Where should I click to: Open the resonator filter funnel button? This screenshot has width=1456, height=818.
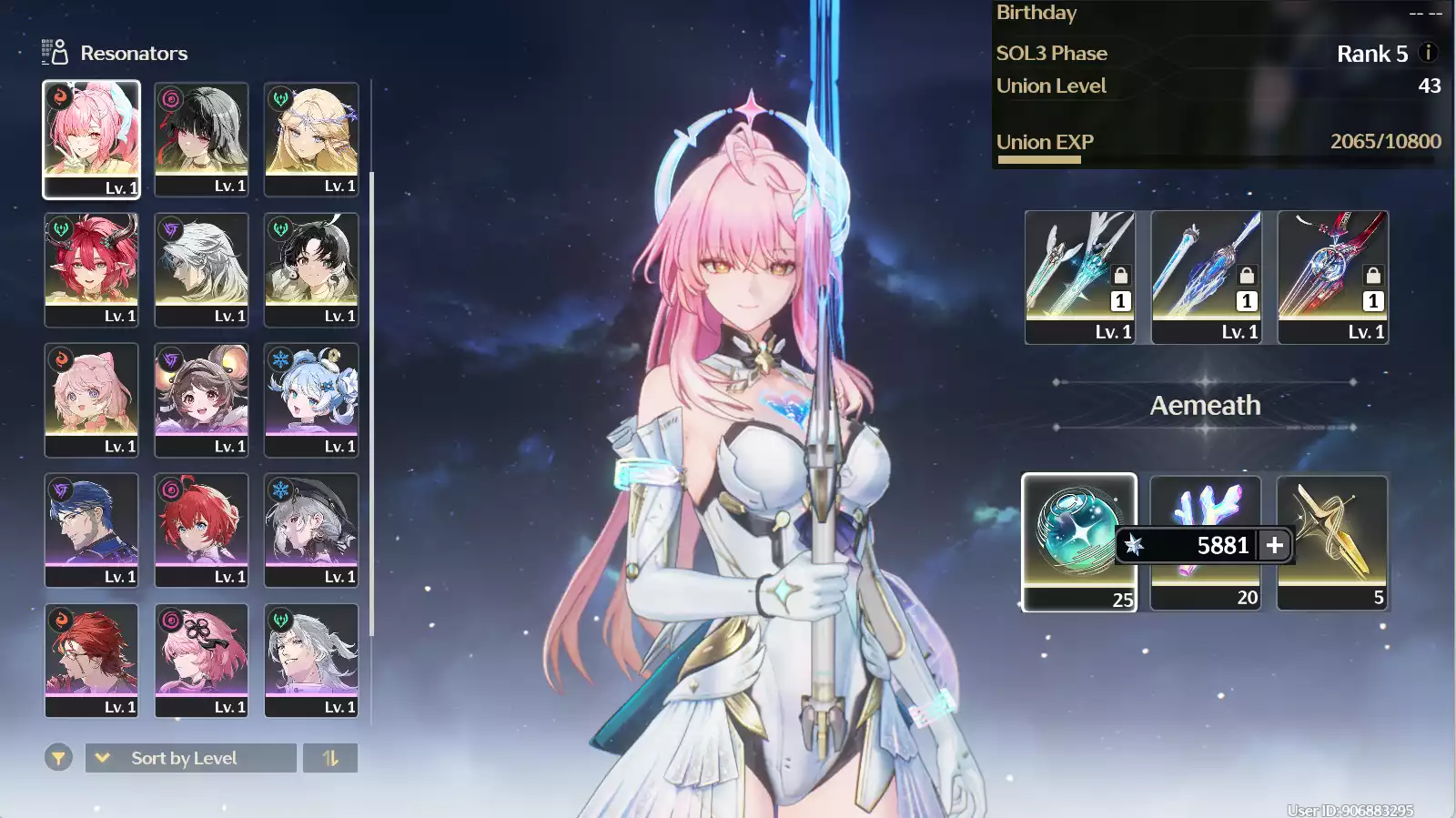[x=58, y=757]
